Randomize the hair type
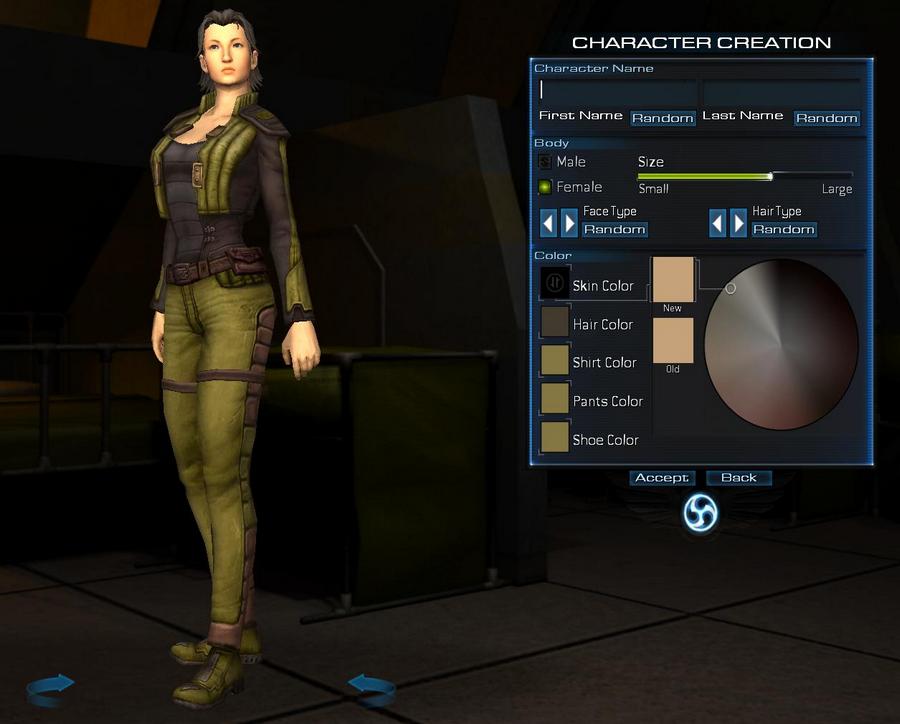 [783, 230]
